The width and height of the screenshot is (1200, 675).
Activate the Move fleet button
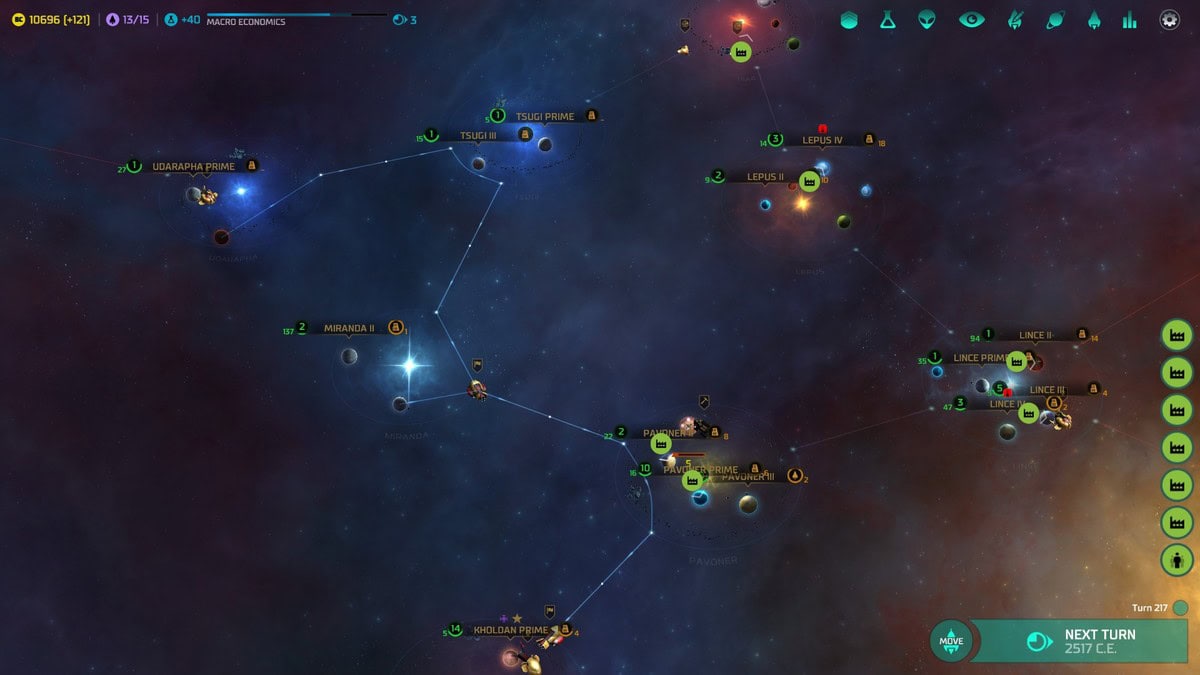951,640
